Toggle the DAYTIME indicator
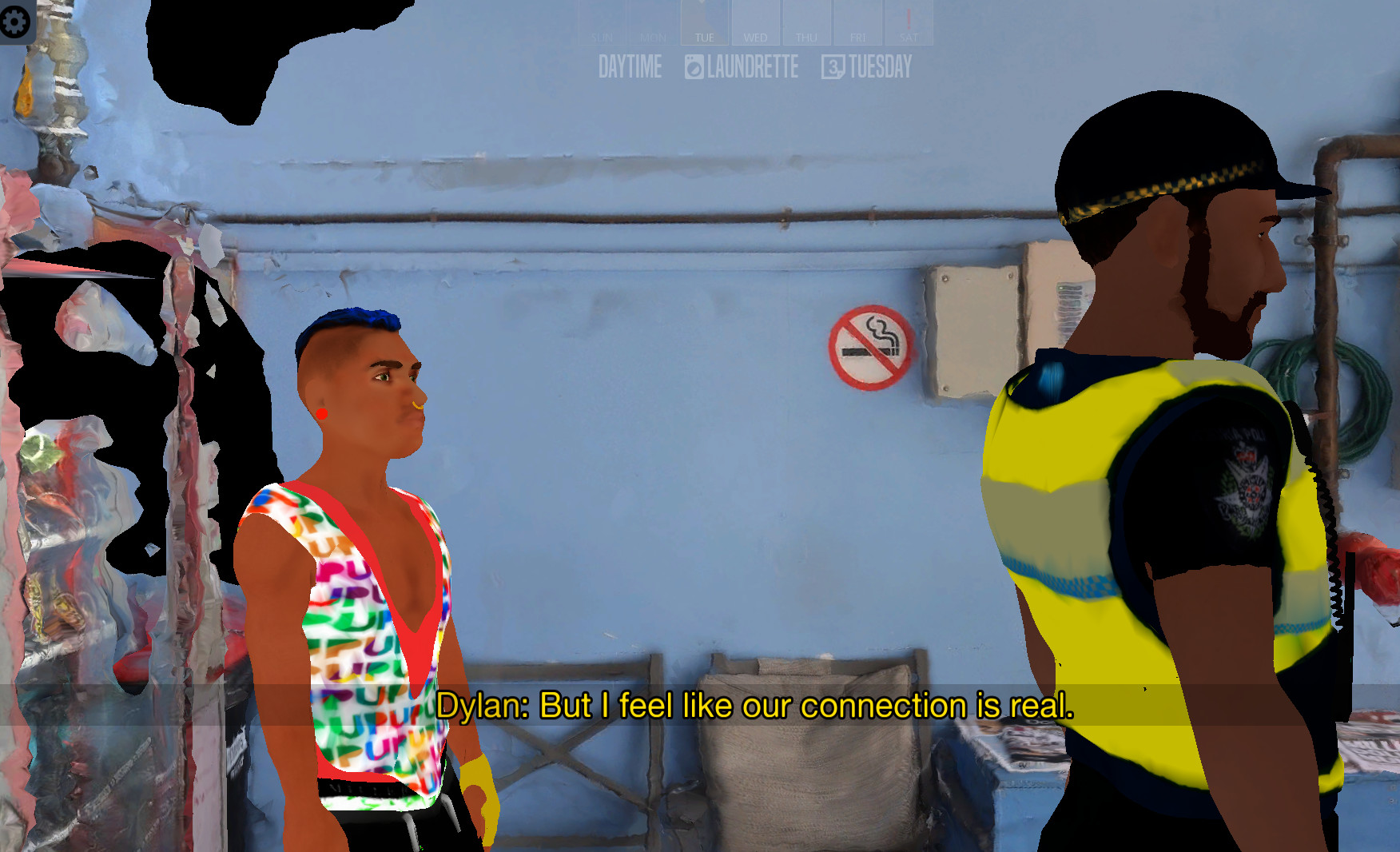The width and height of the screenshot is (1400, 852). (x=632, y=68)
